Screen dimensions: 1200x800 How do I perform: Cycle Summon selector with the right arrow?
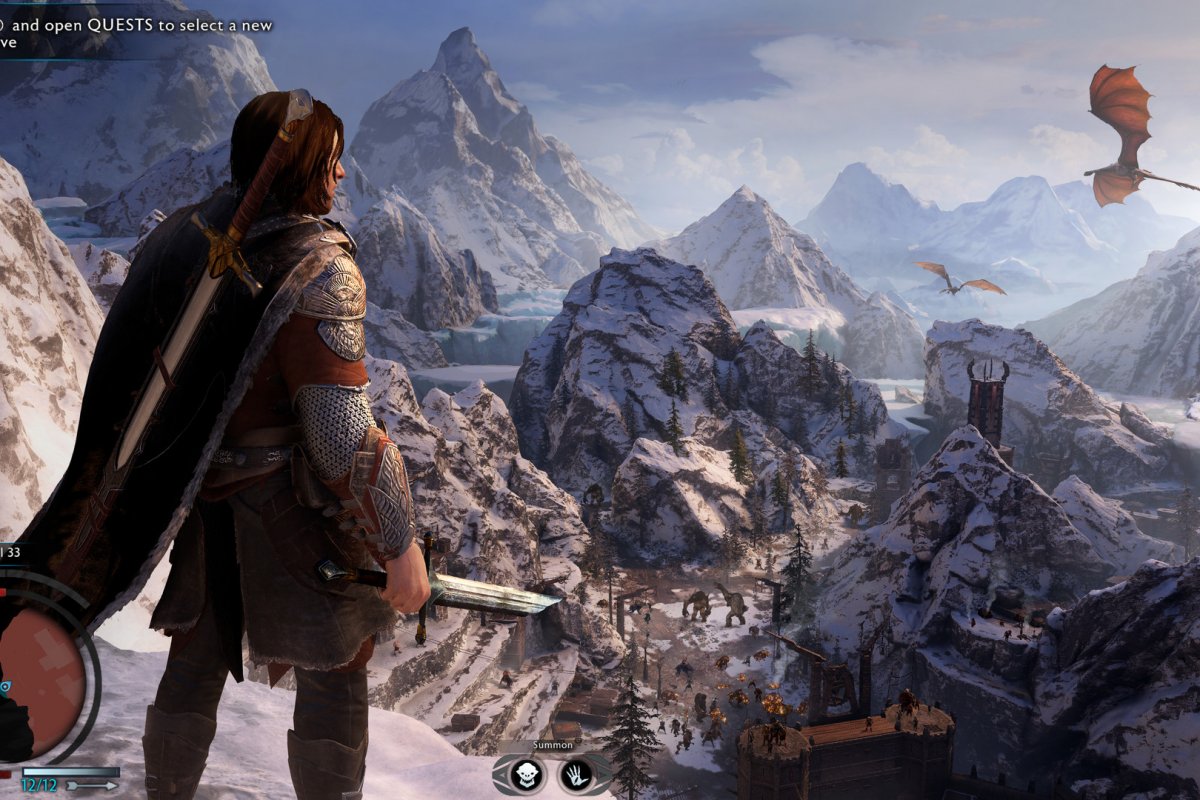[x=605, y=773]
